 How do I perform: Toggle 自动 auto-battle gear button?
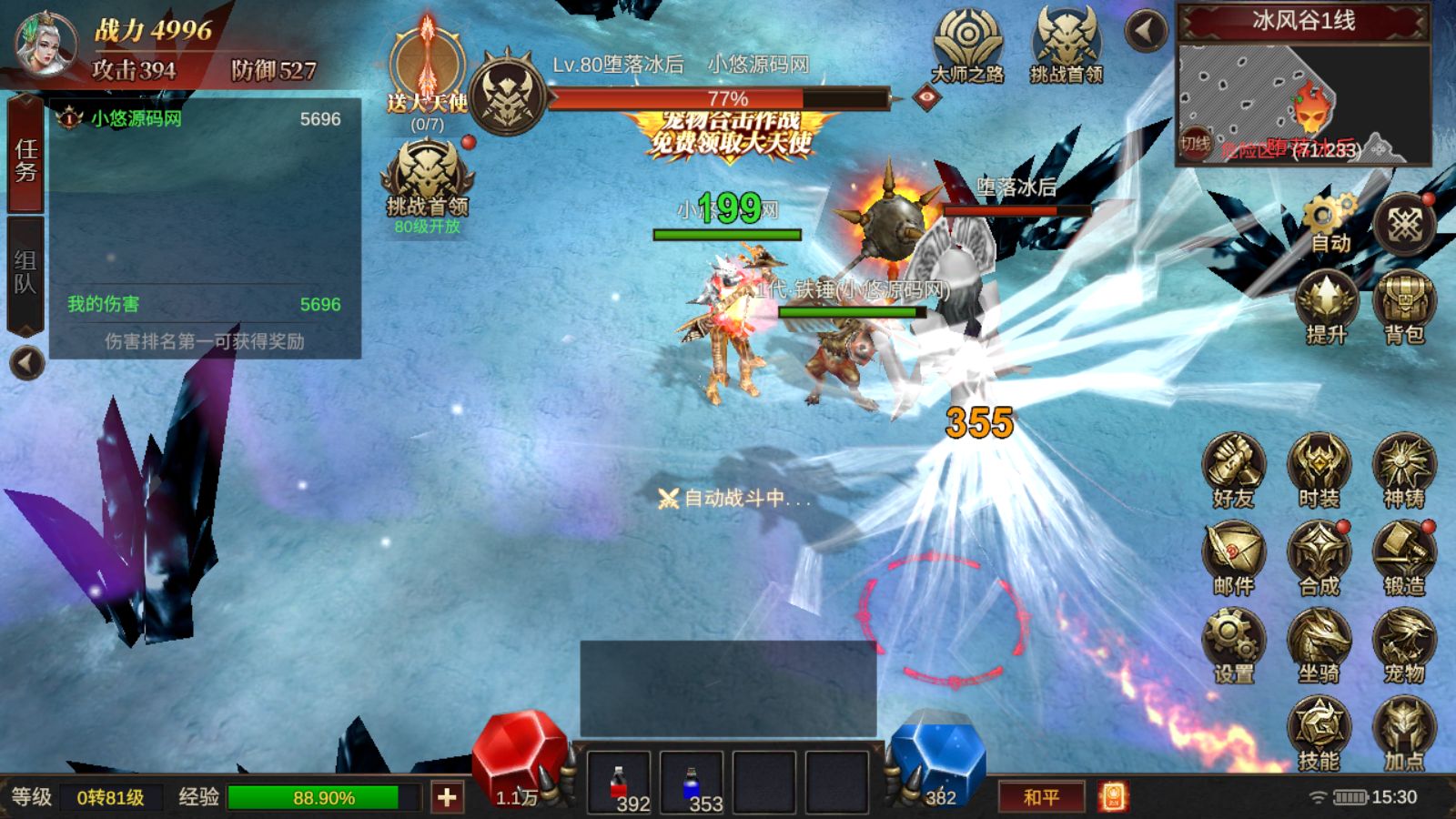coord(1329,224)
